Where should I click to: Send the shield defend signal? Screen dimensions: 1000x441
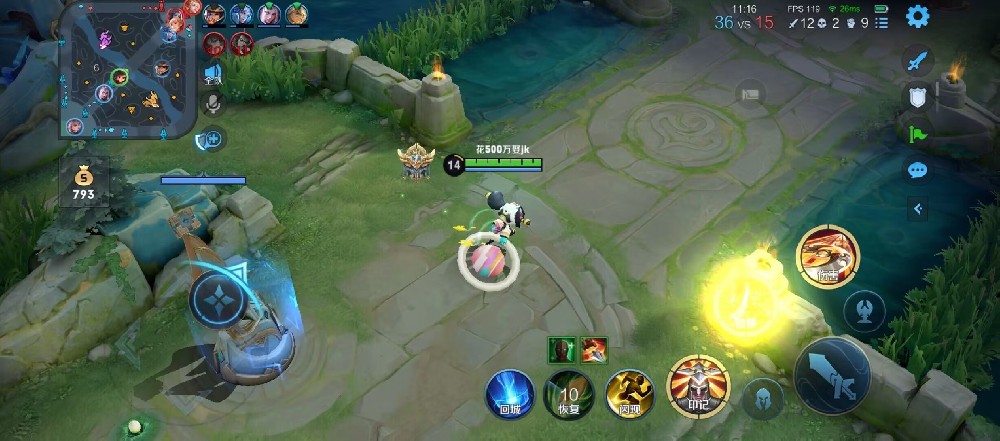click(x=918, y=97)
